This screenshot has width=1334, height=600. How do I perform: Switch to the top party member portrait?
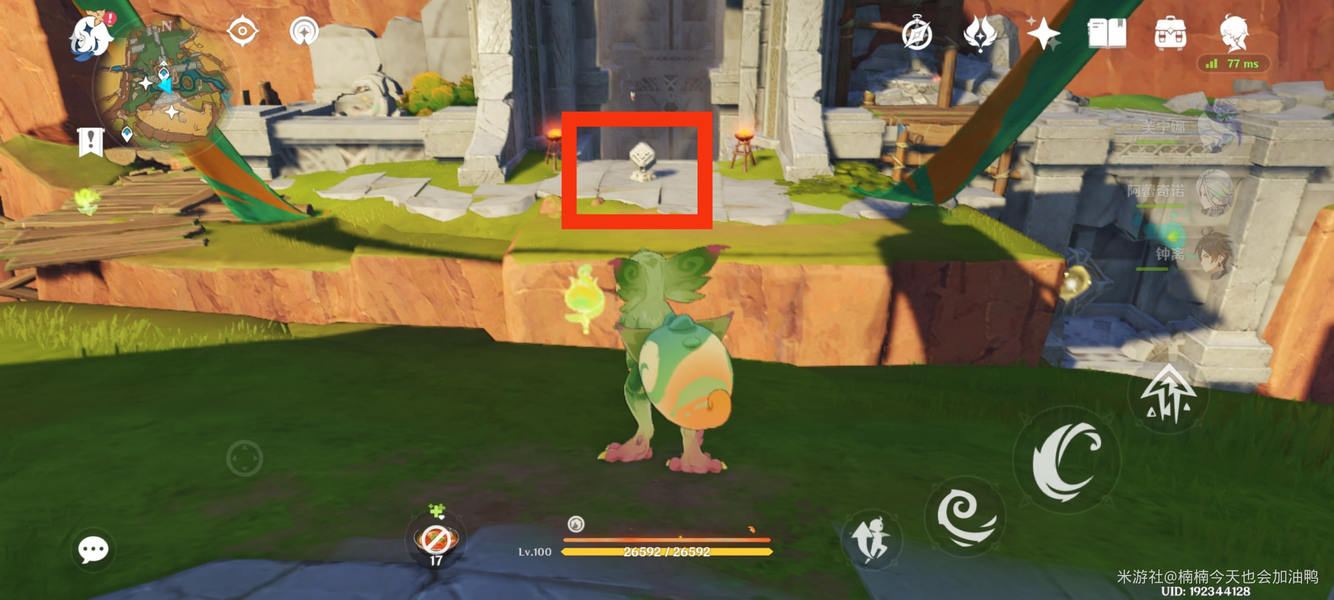coord(1218,126)
